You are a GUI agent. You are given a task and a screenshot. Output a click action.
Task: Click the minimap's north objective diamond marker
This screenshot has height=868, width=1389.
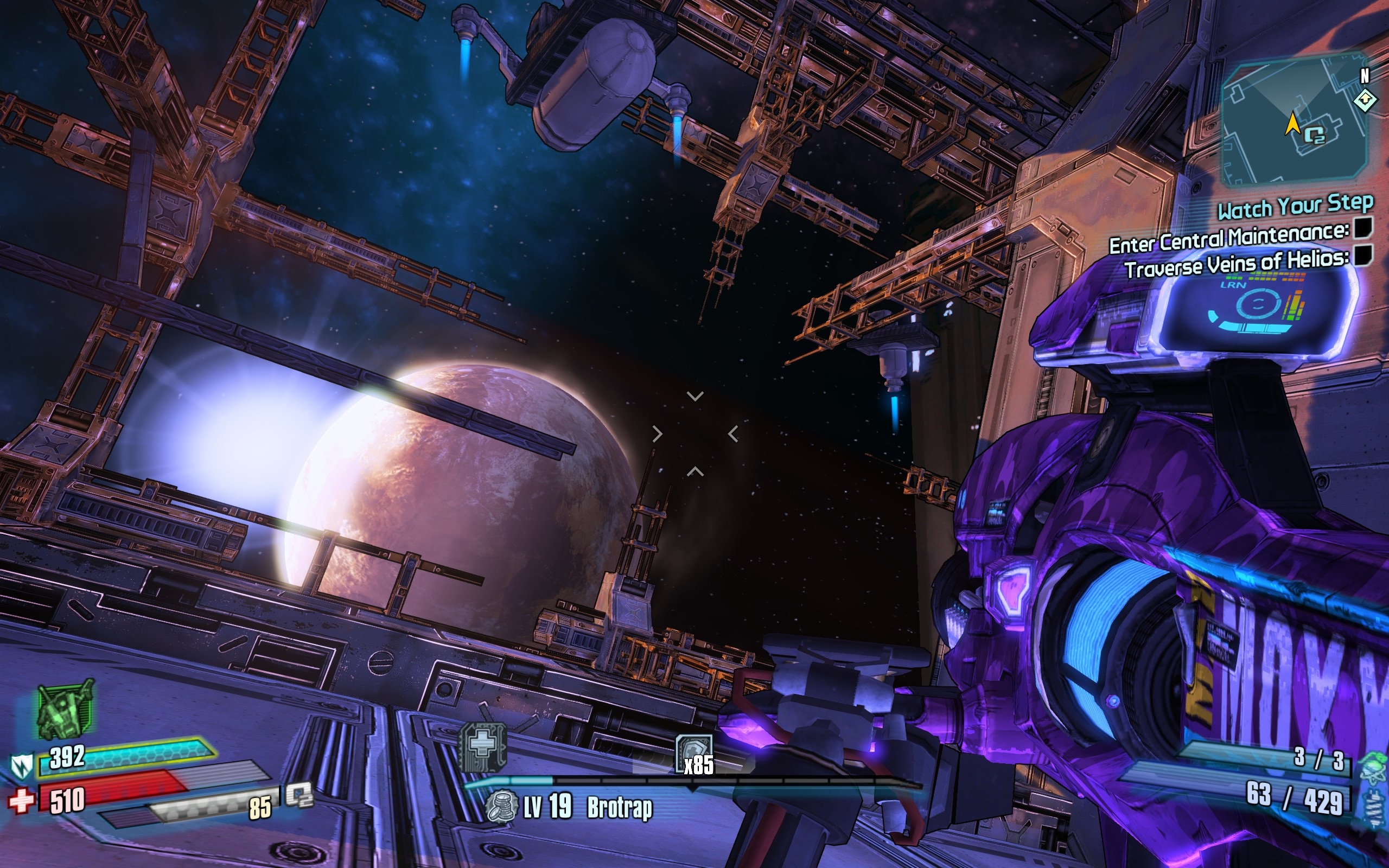click(x=1365, y=100)
